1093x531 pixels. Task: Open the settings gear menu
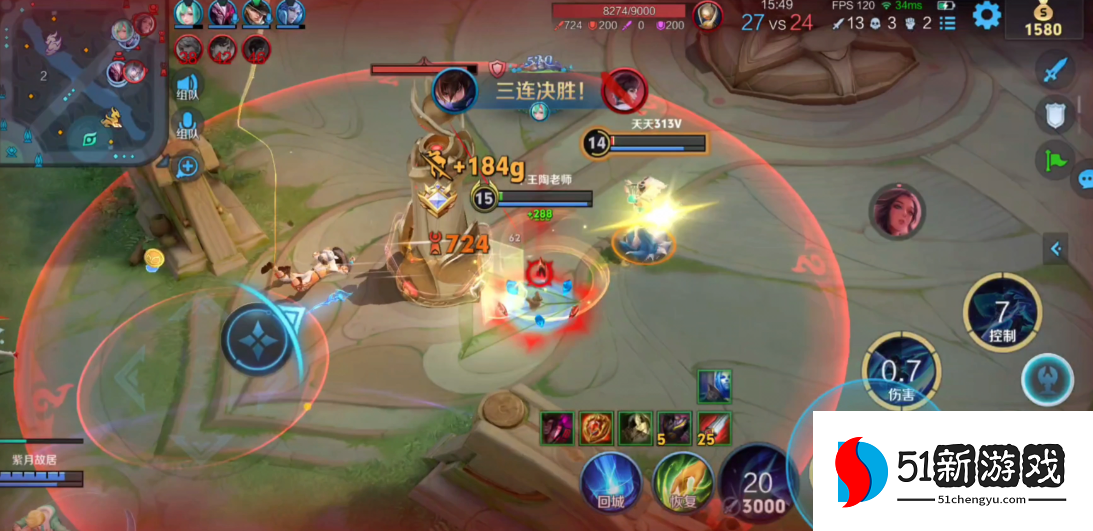[x=987, y=15]
